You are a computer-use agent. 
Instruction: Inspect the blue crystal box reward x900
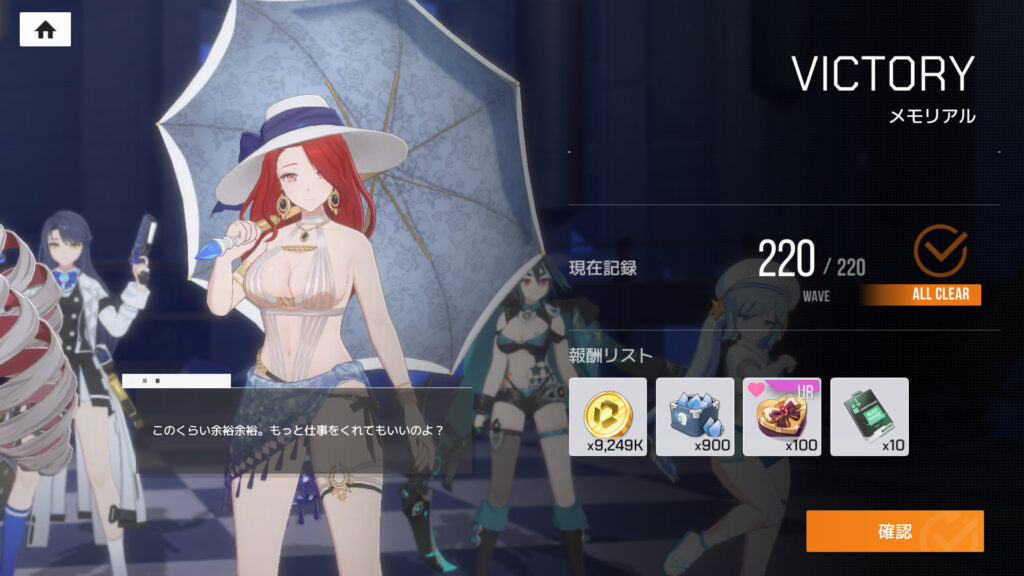click(x=695, y=416)
